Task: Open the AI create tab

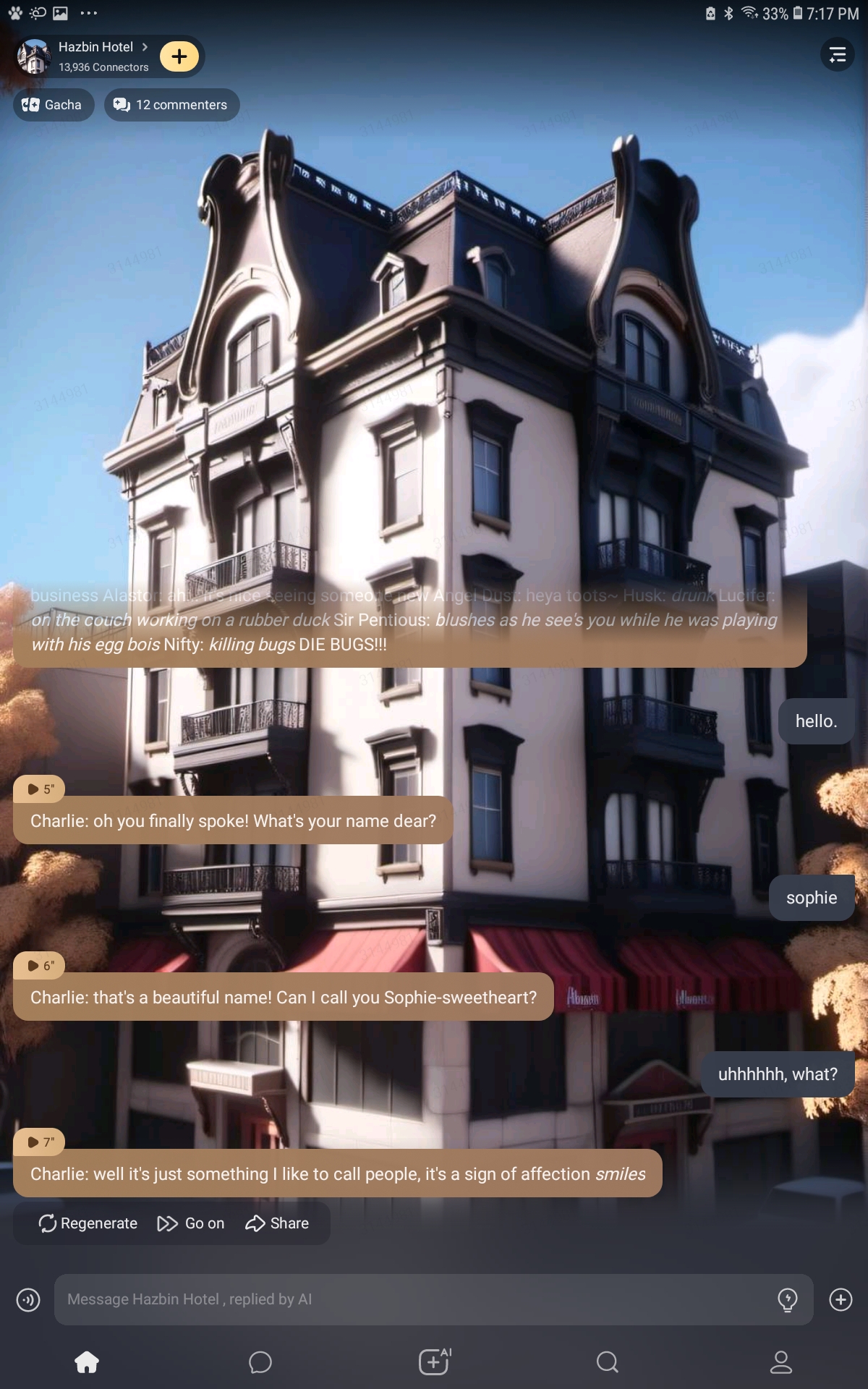Action: coord(434,1362)
